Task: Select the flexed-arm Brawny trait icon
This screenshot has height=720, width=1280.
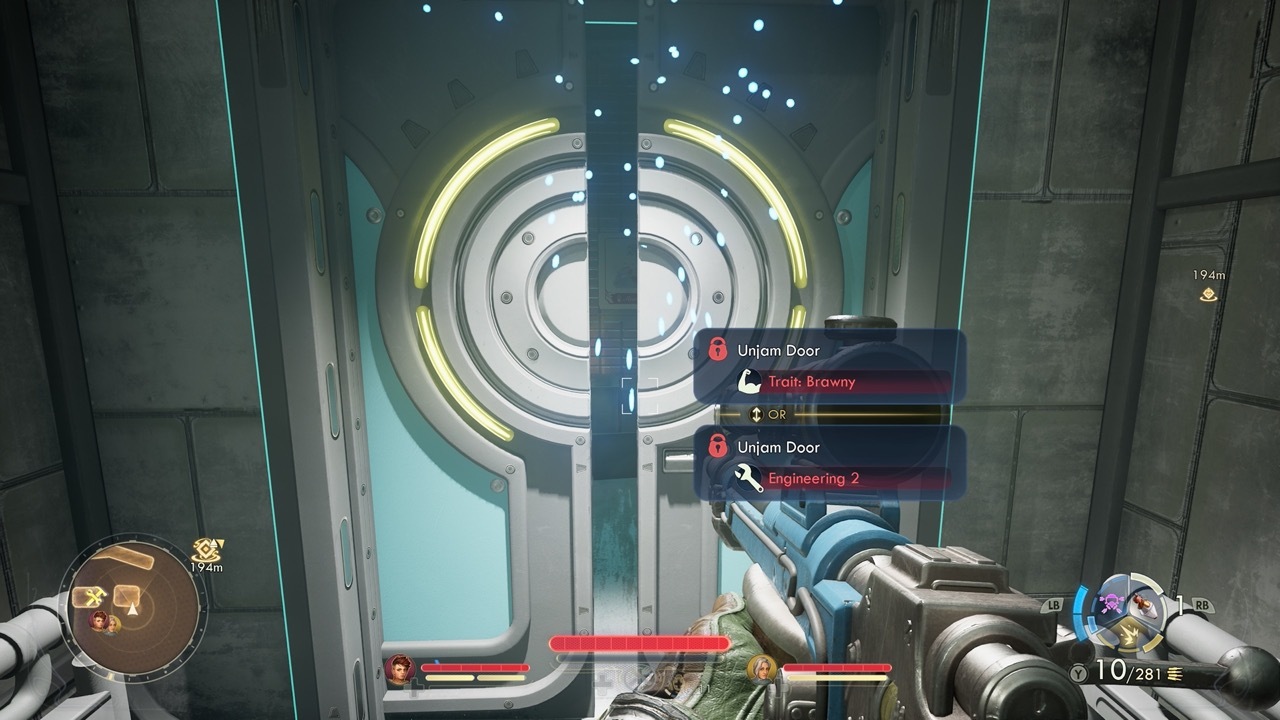Action: 750,381
